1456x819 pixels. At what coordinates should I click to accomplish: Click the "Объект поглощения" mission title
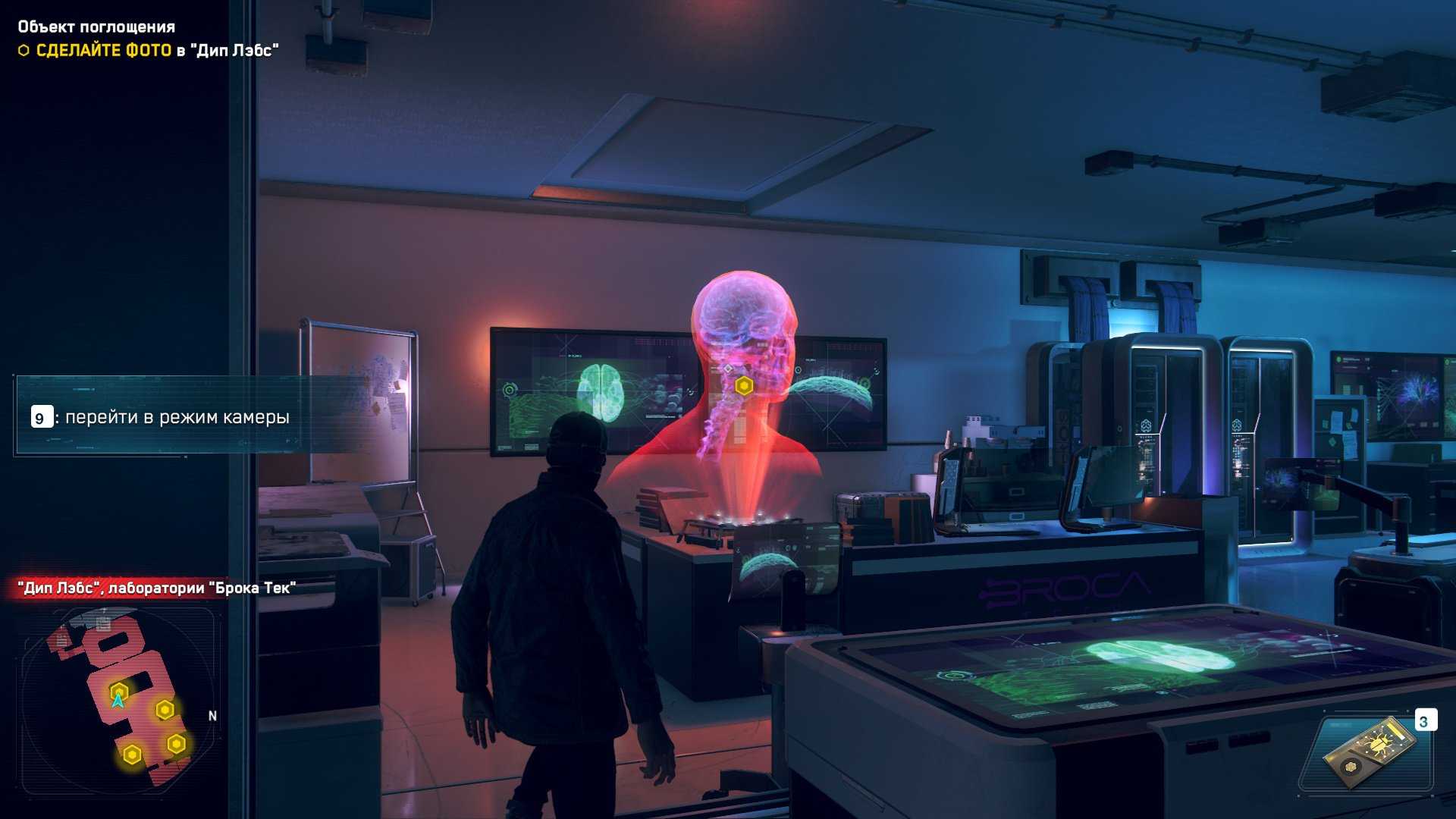[x=96, y=27]
